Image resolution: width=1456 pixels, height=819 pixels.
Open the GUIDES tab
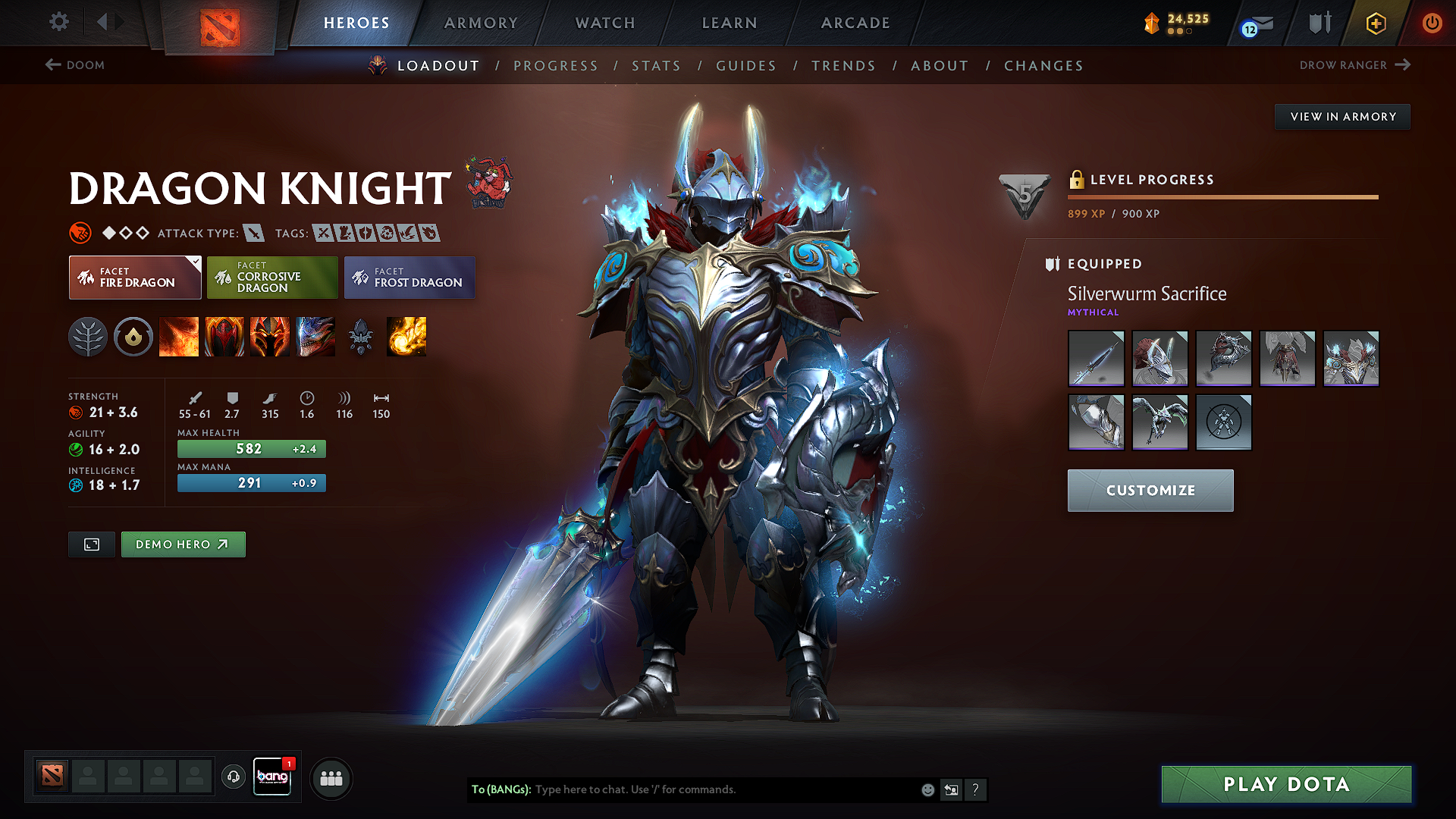[x=746, y=66]
